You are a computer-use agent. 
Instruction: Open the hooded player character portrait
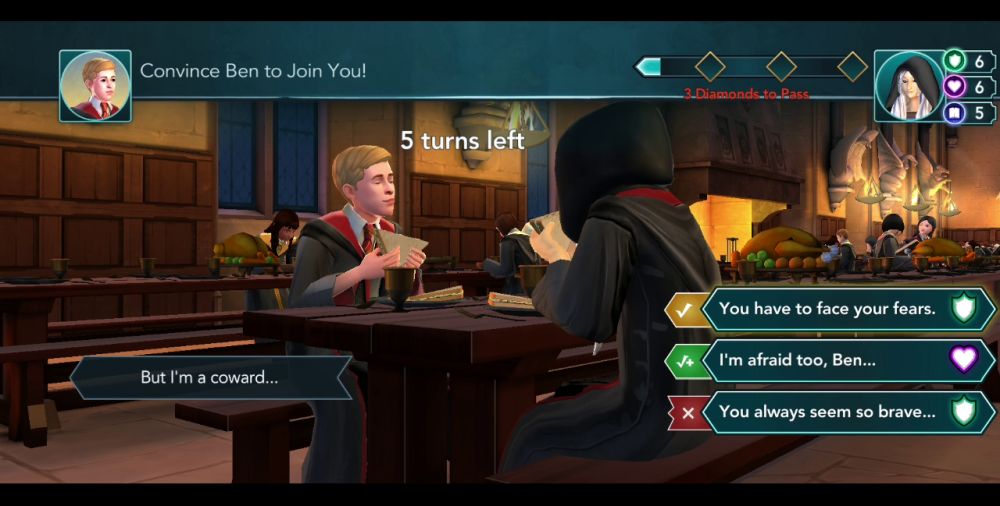point(907,87)
